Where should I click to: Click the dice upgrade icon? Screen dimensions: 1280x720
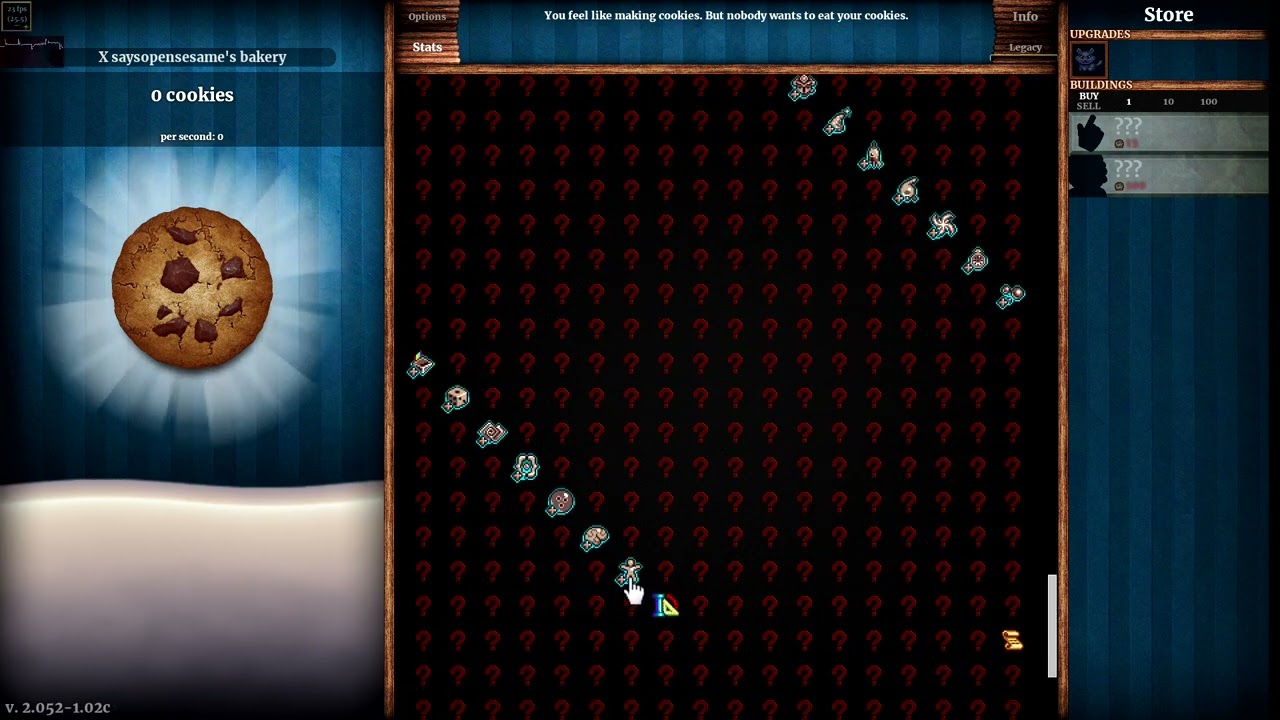[x=456, y=399]
